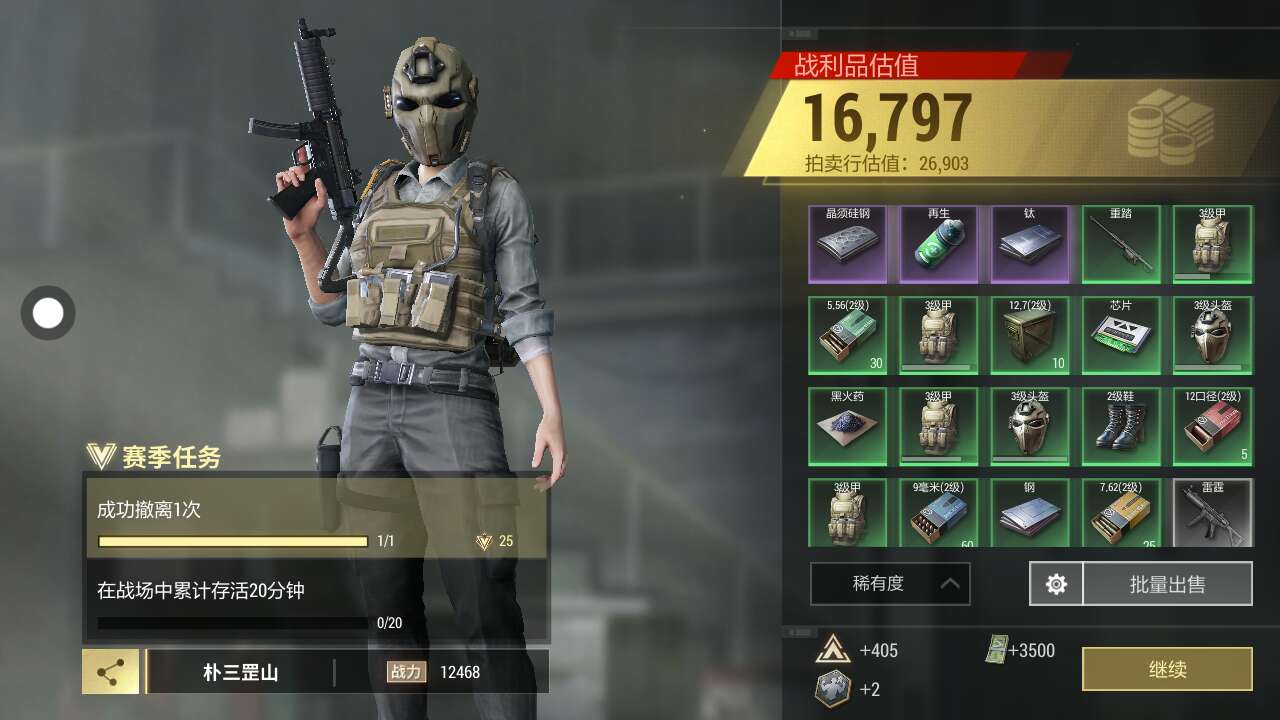
Task: Select the 再生 canister item
Action: click(938, 245)
